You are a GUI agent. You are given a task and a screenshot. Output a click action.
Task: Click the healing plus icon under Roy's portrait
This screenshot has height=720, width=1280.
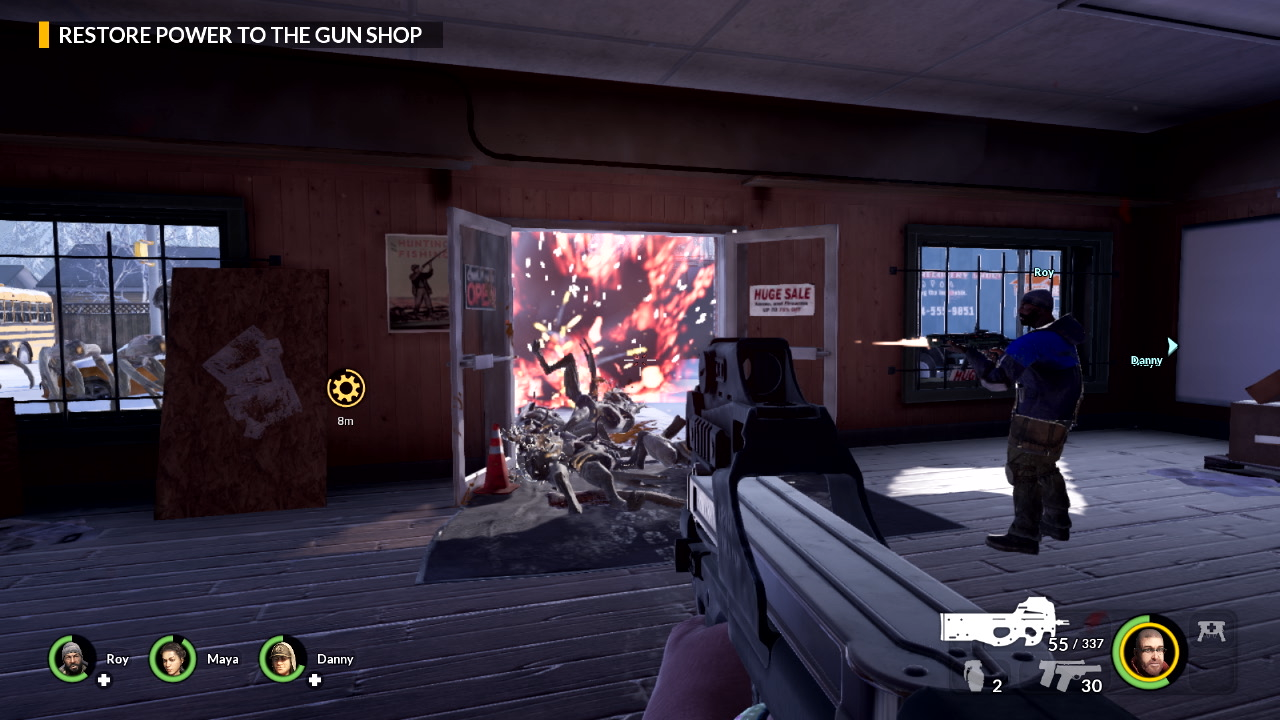tap(104, 681)
